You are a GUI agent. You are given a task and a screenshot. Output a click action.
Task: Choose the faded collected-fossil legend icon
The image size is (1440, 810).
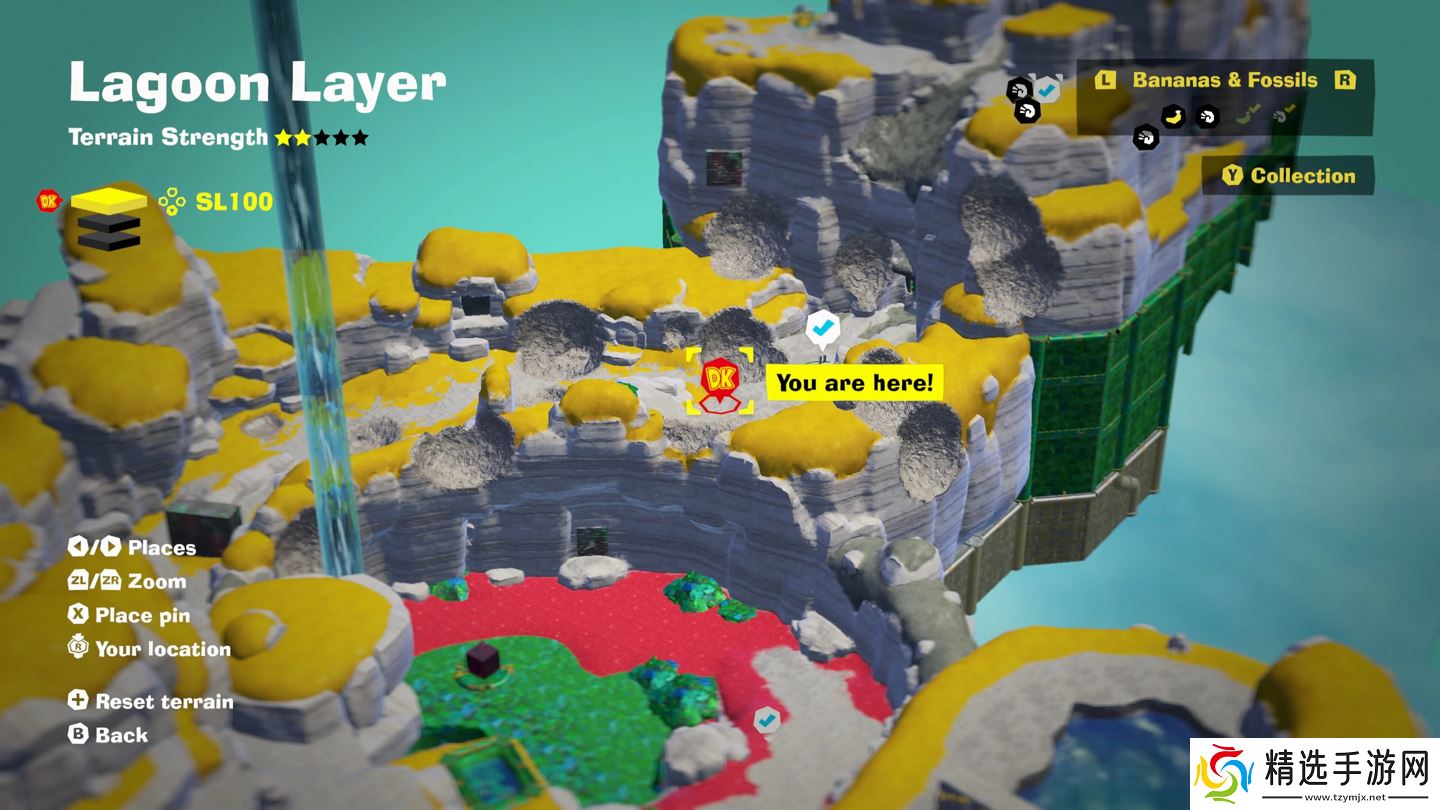click(x=1281, y=117)
